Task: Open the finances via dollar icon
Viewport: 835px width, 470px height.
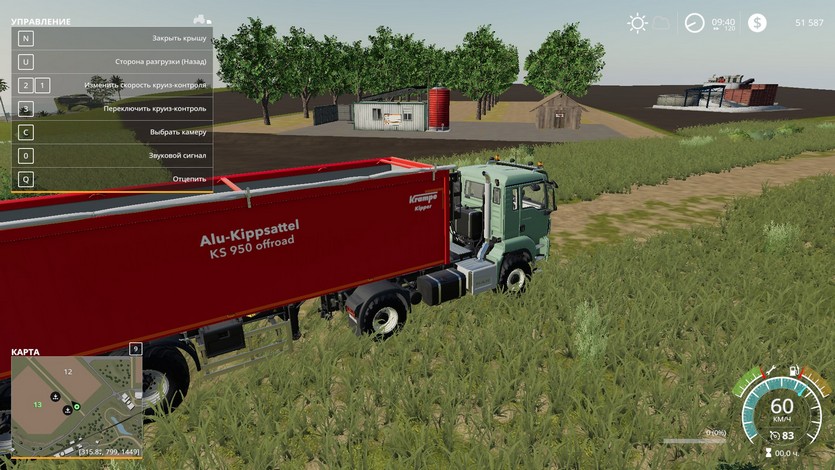Action: coord(757,22)
